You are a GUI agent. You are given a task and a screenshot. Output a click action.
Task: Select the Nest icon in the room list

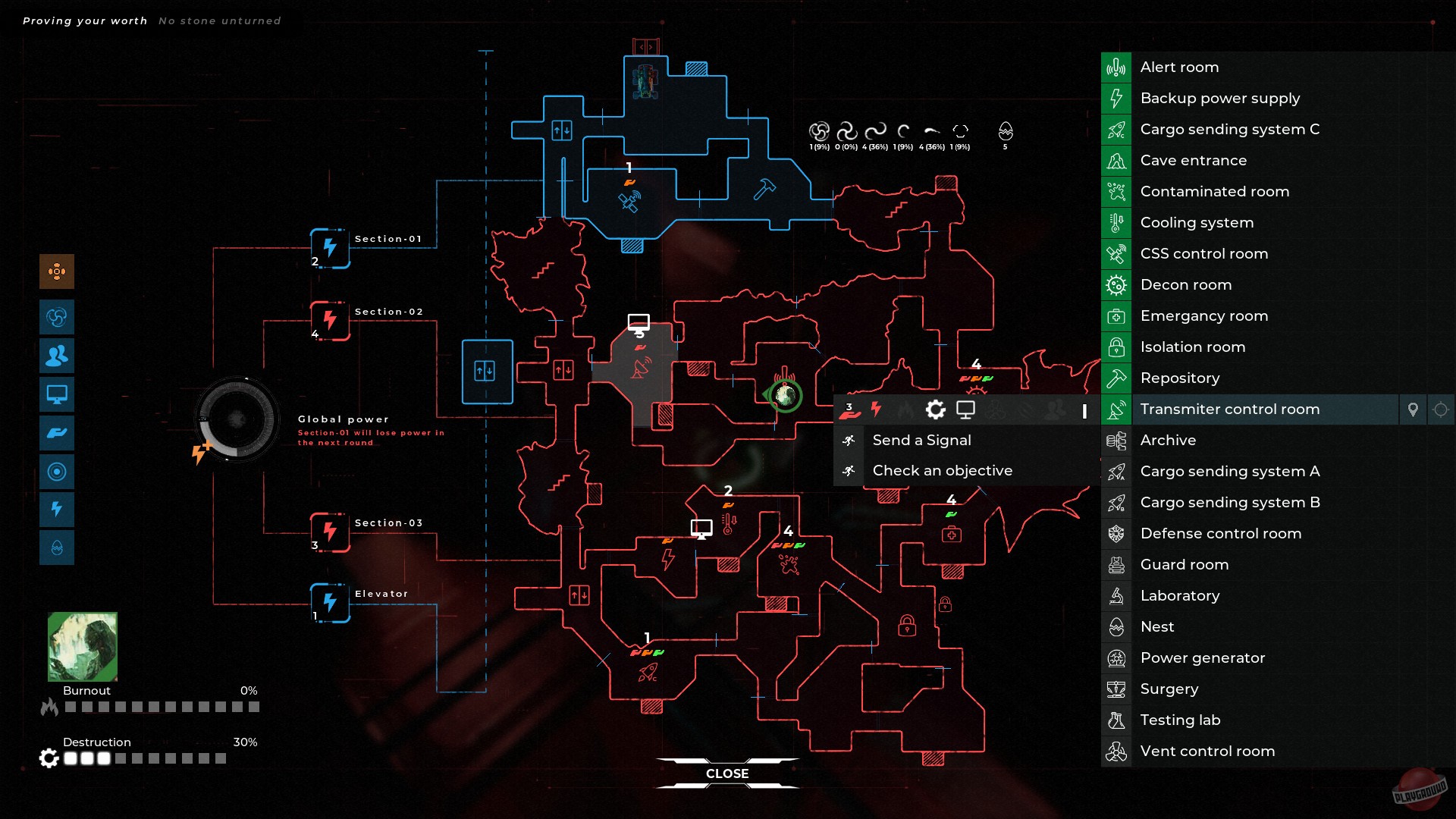[x=1116, y=626]
